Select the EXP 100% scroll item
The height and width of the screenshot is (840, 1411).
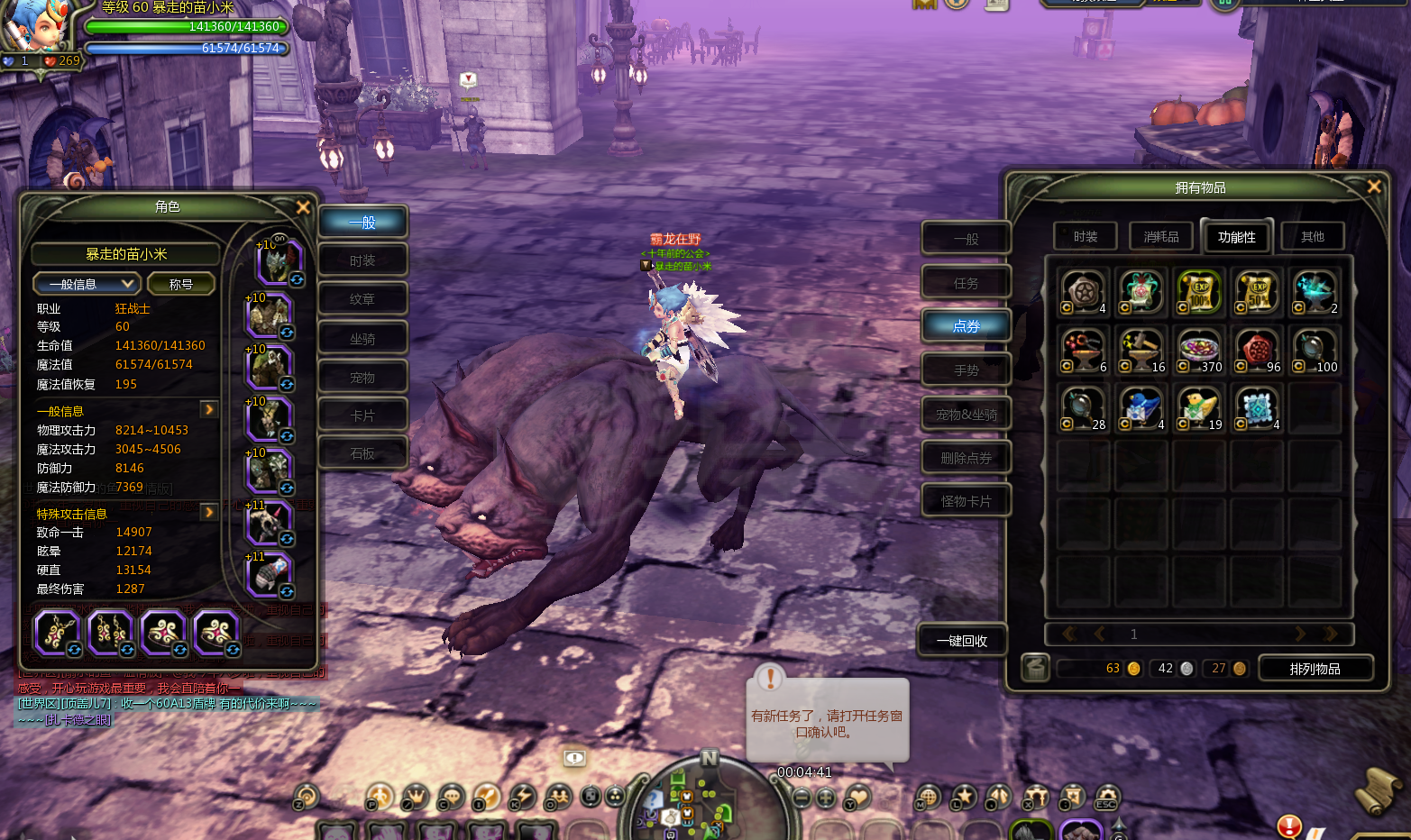point(1199,292)
